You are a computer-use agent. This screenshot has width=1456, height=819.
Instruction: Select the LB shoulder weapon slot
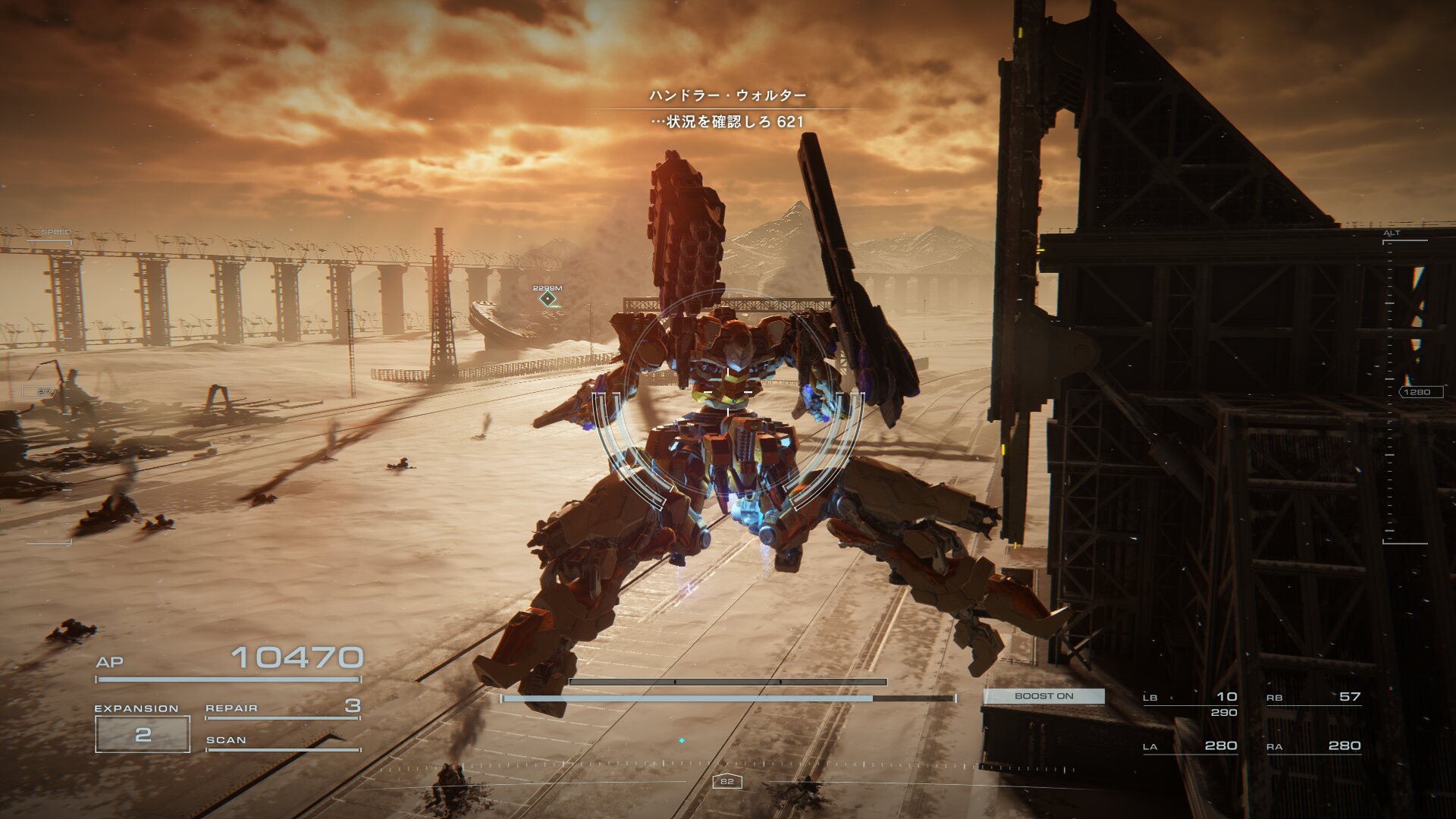click(1191, 698)
